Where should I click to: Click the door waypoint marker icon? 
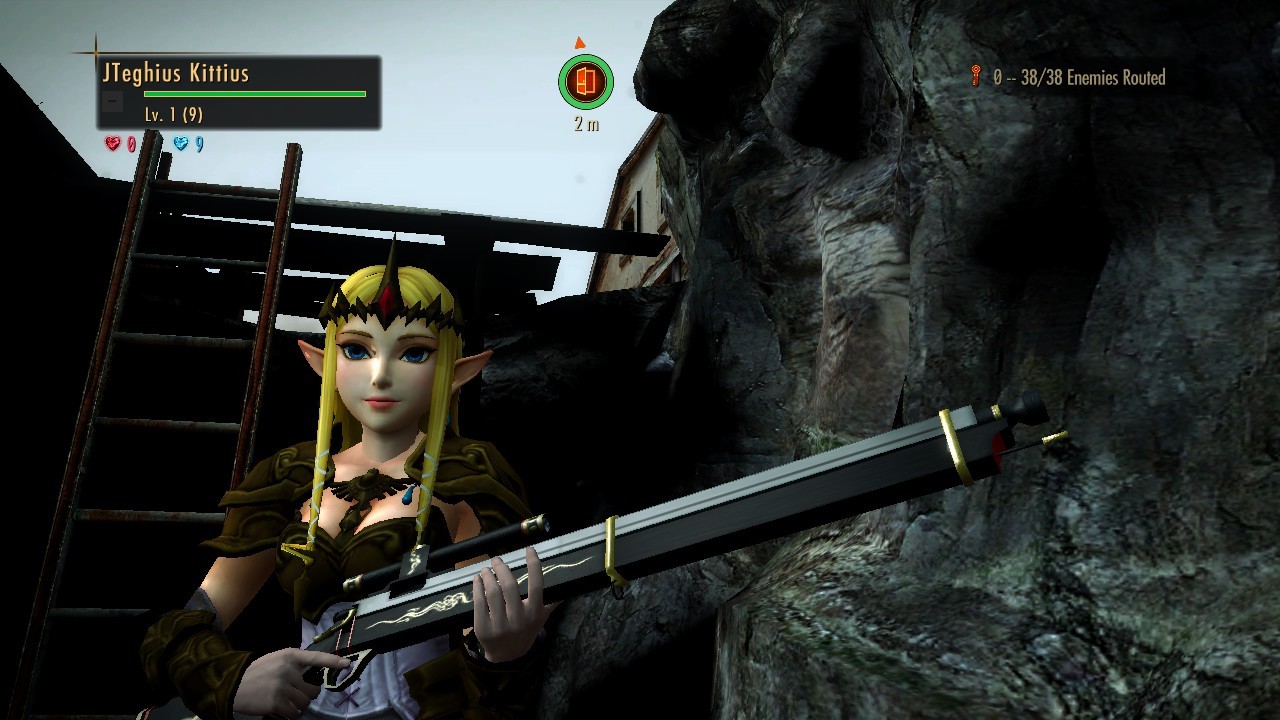(585, 82)
